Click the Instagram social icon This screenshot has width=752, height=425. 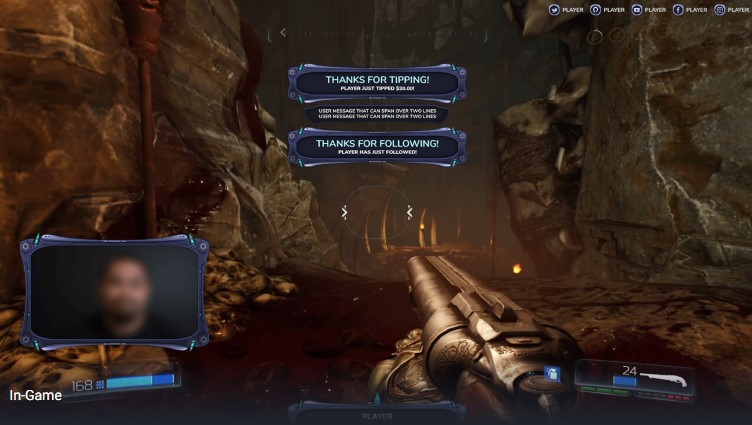click(719, 9)
